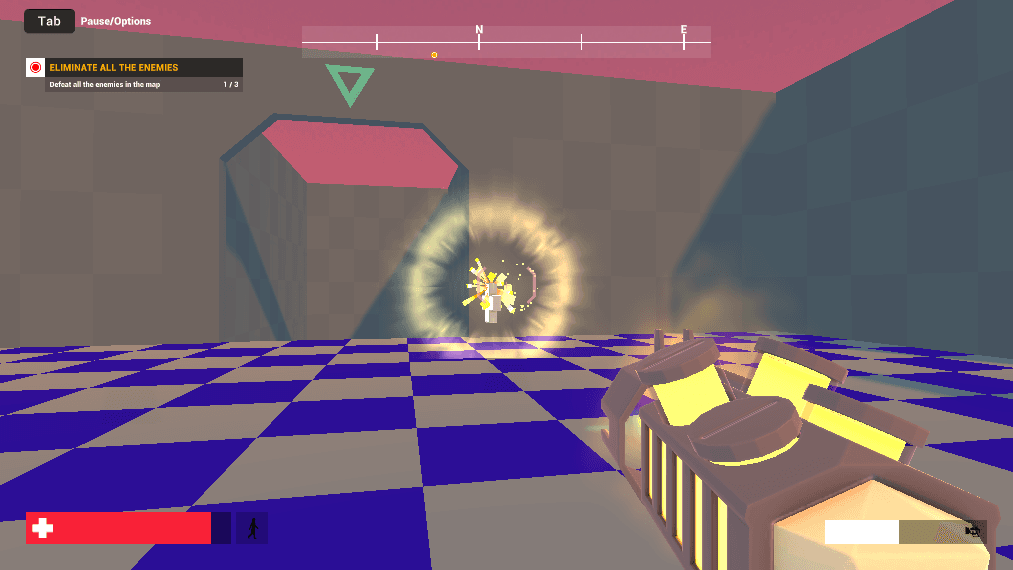Image resolution: width=1013 pixels, height=570 pixels.
Task: Click the standing figure stance icon
Action: (x=252, y=528)
